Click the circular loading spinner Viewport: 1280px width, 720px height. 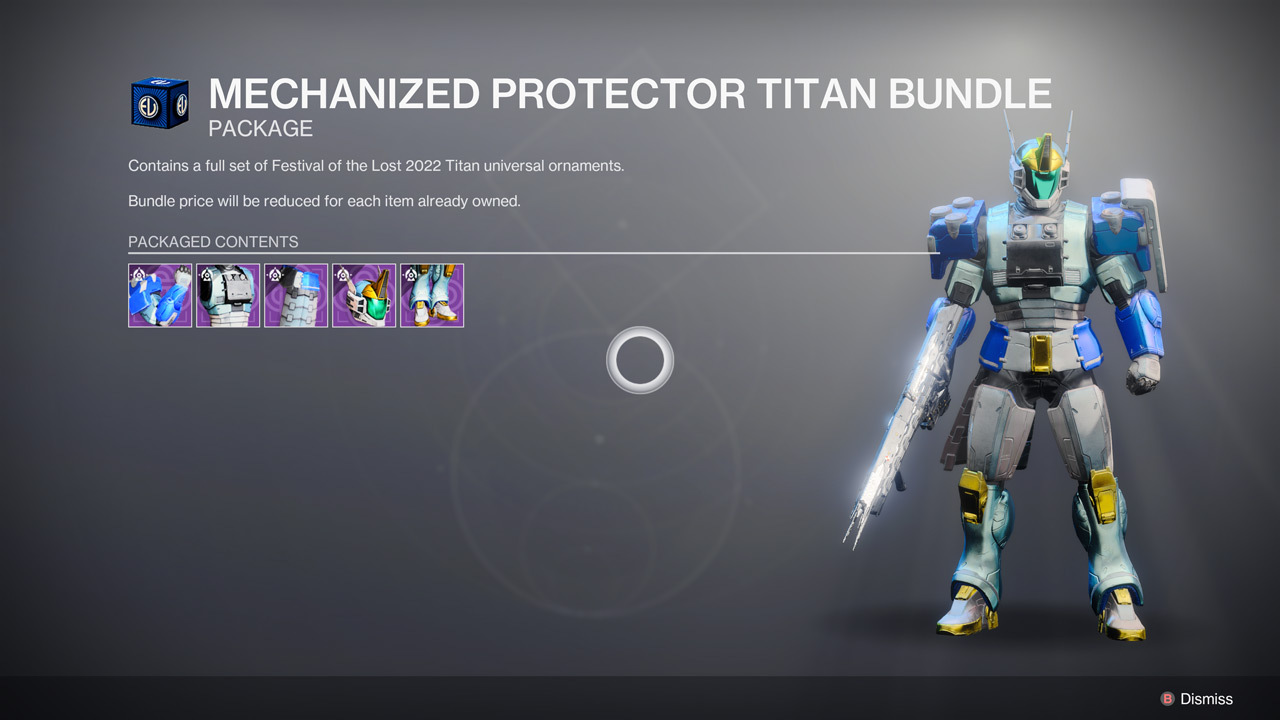tap(640, 360)
